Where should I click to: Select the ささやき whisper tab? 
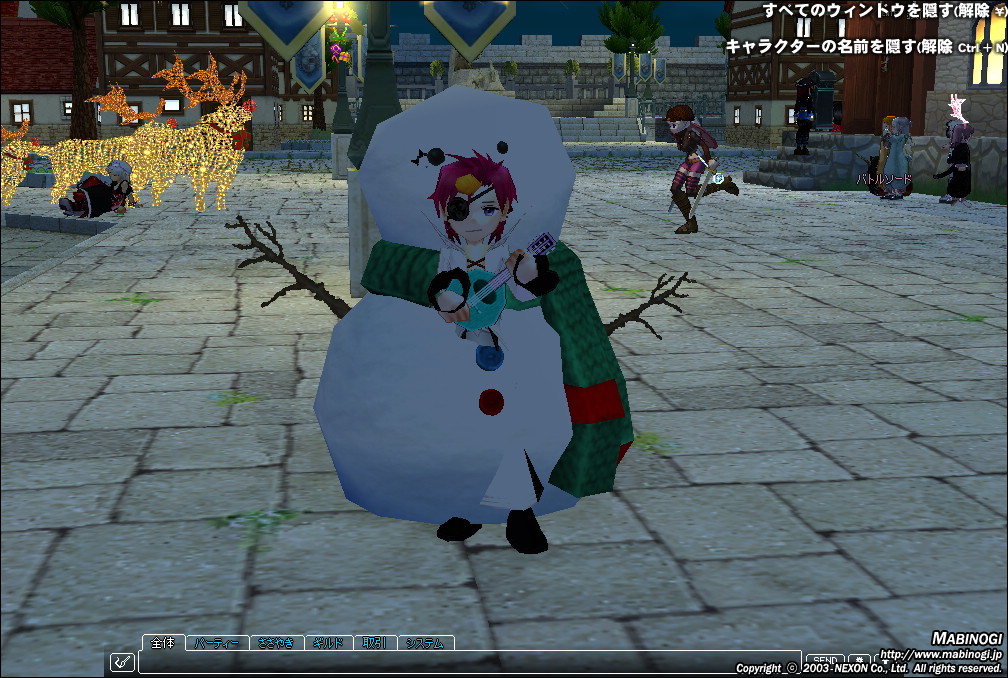point(275,643)
